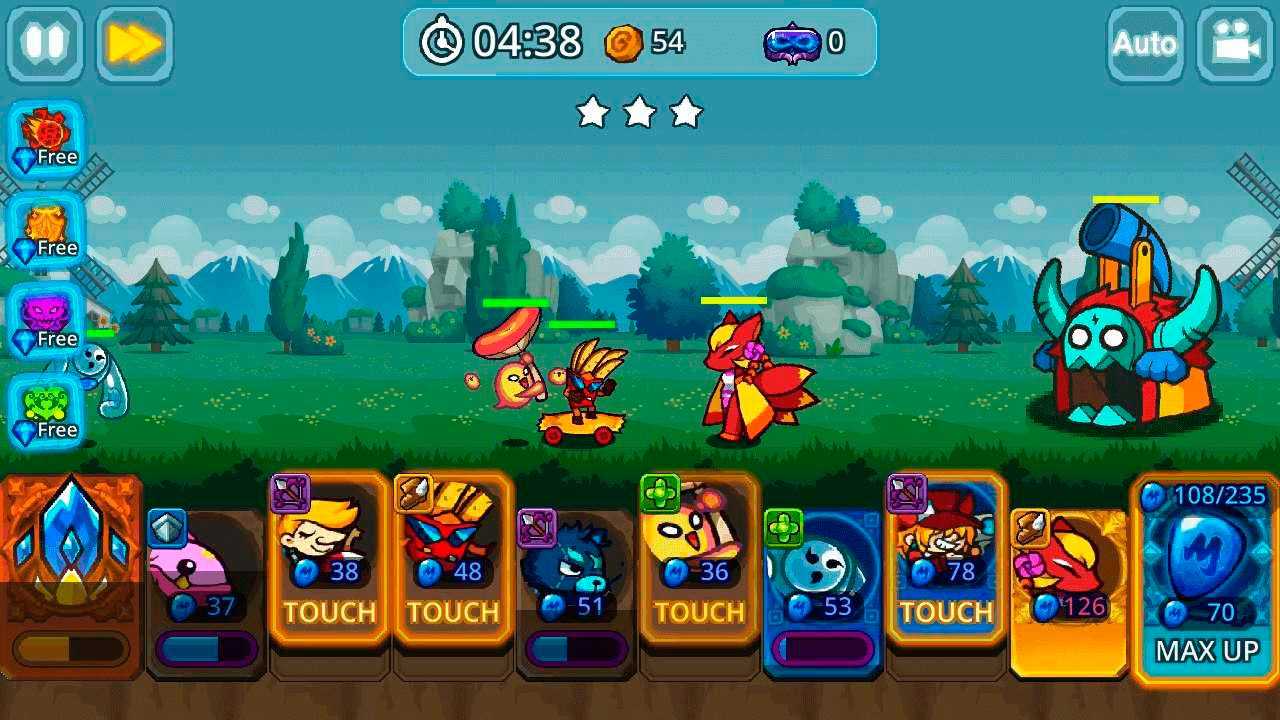The height and width of the screenshot is (720, 1280).
Task: Pause the battle
Action: click(45, 44)
